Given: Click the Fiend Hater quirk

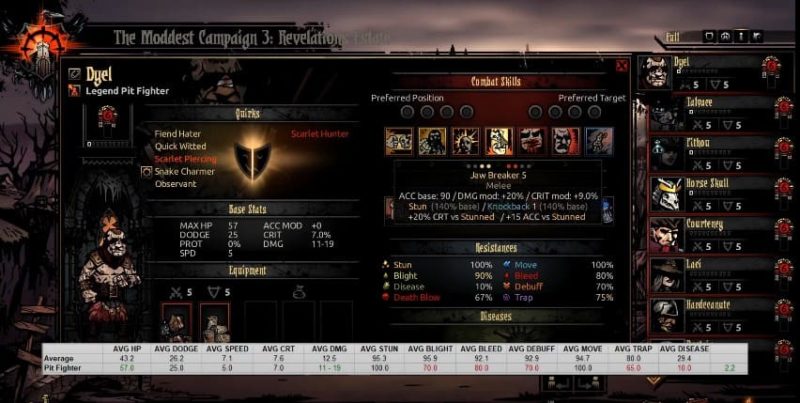Looking at the screenshot, I should (180, 133).
